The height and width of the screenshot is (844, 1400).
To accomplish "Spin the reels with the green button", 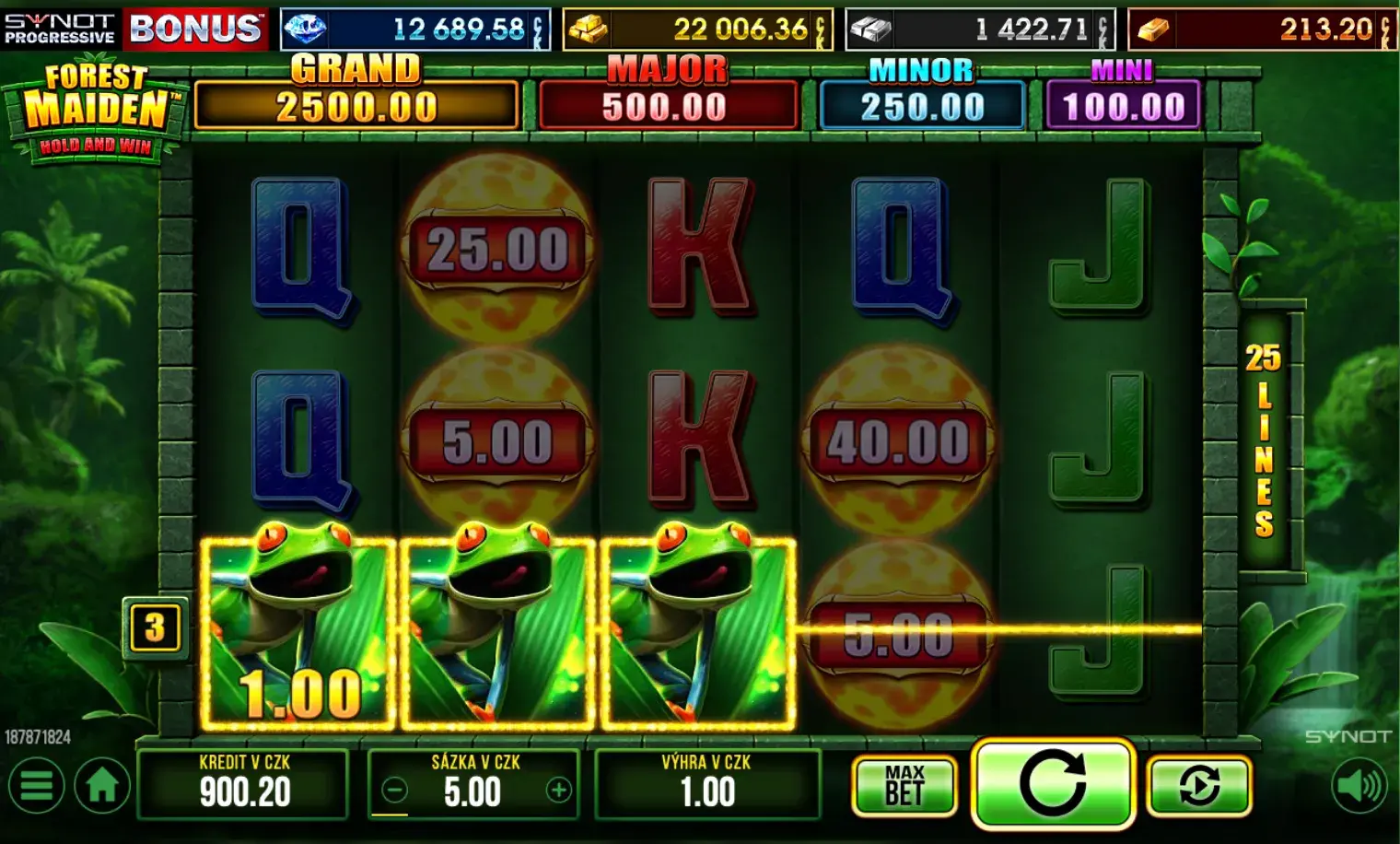I will tap(1052, 783).
